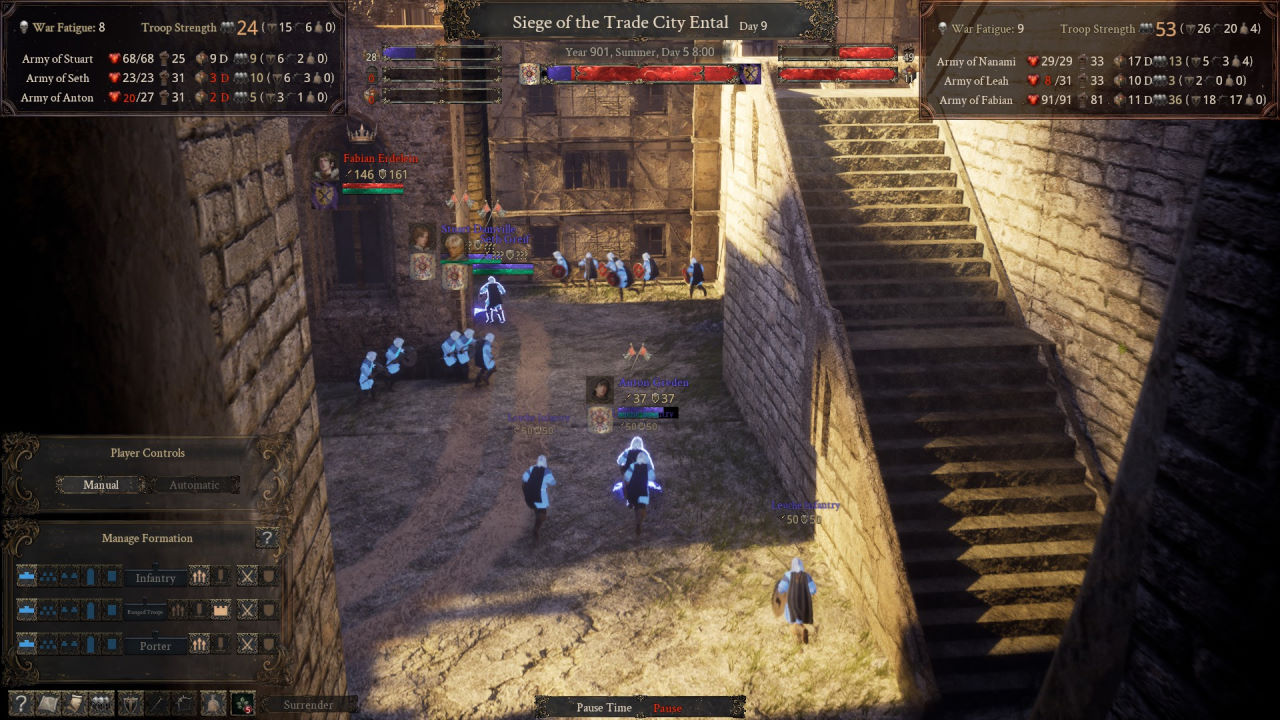1280x720 pixels.
Task: Set Porter to shield defensive stance
Action: 269,645
